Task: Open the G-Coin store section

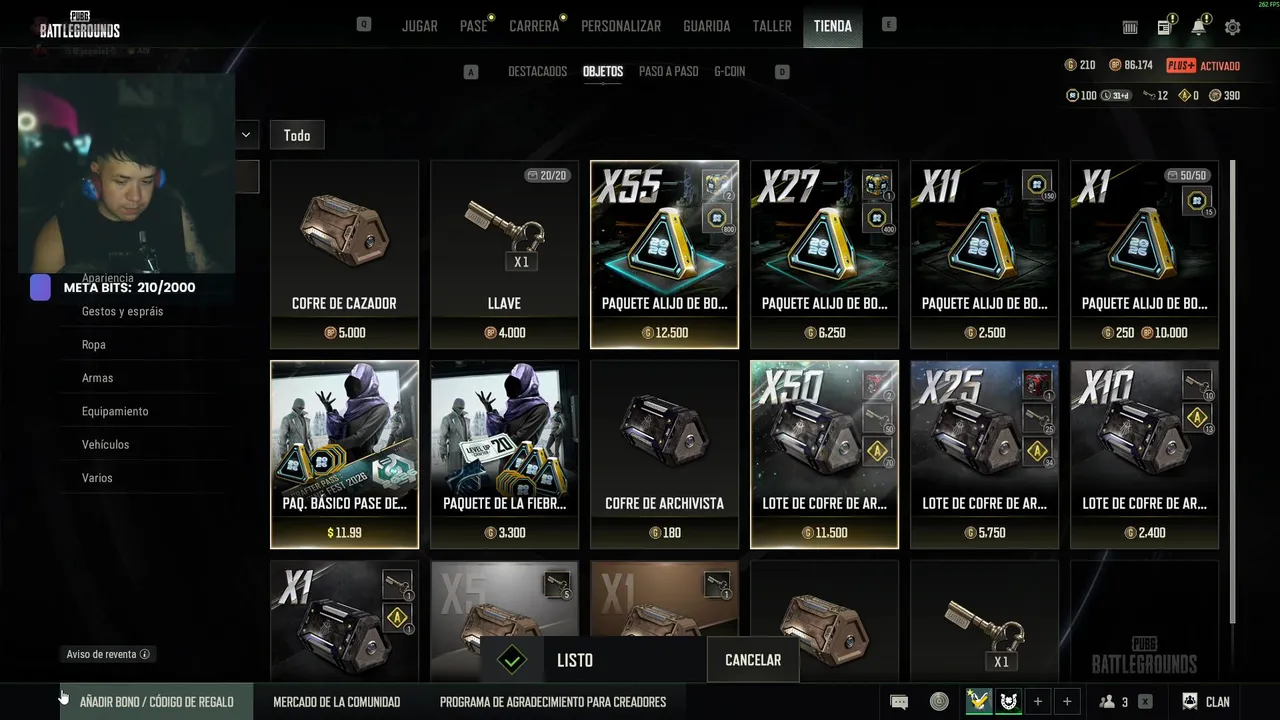Action: tap(729, 72)
